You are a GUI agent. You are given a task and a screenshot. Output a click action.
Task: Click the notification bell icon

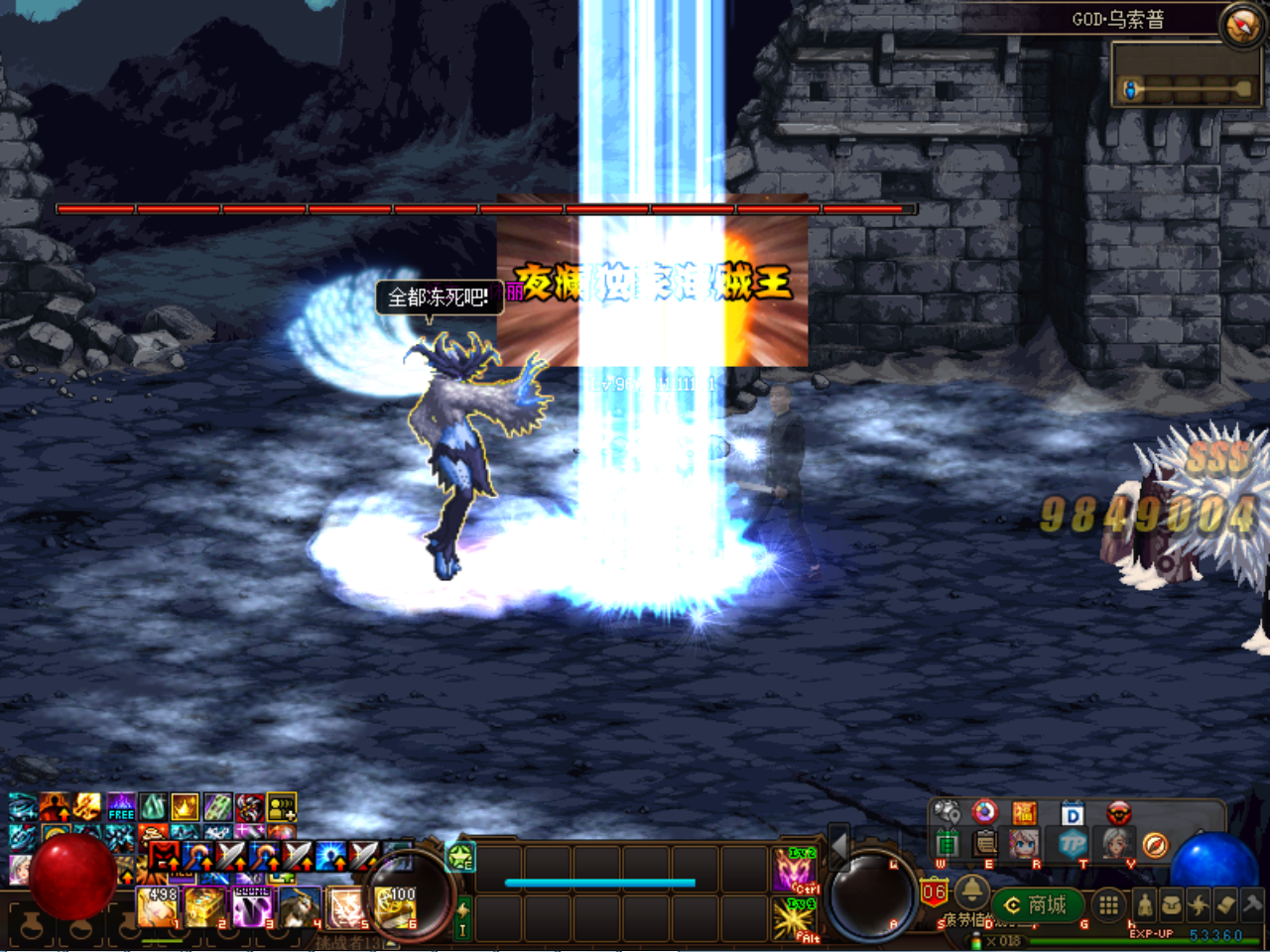click(973, 893)
